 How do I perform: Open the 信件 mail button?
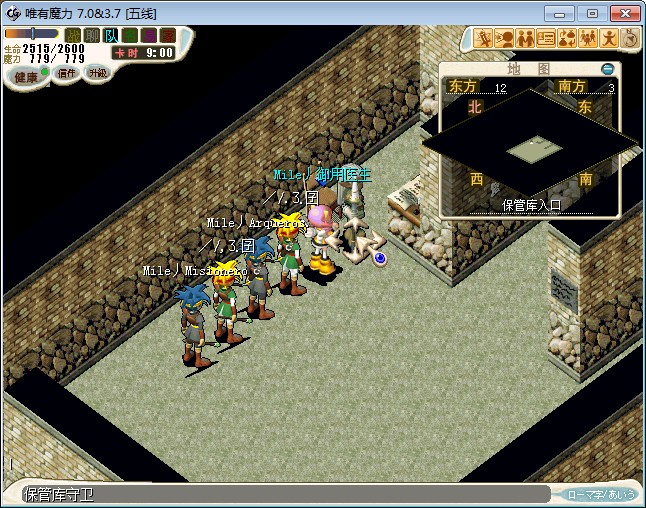click(x=66, y=73)
